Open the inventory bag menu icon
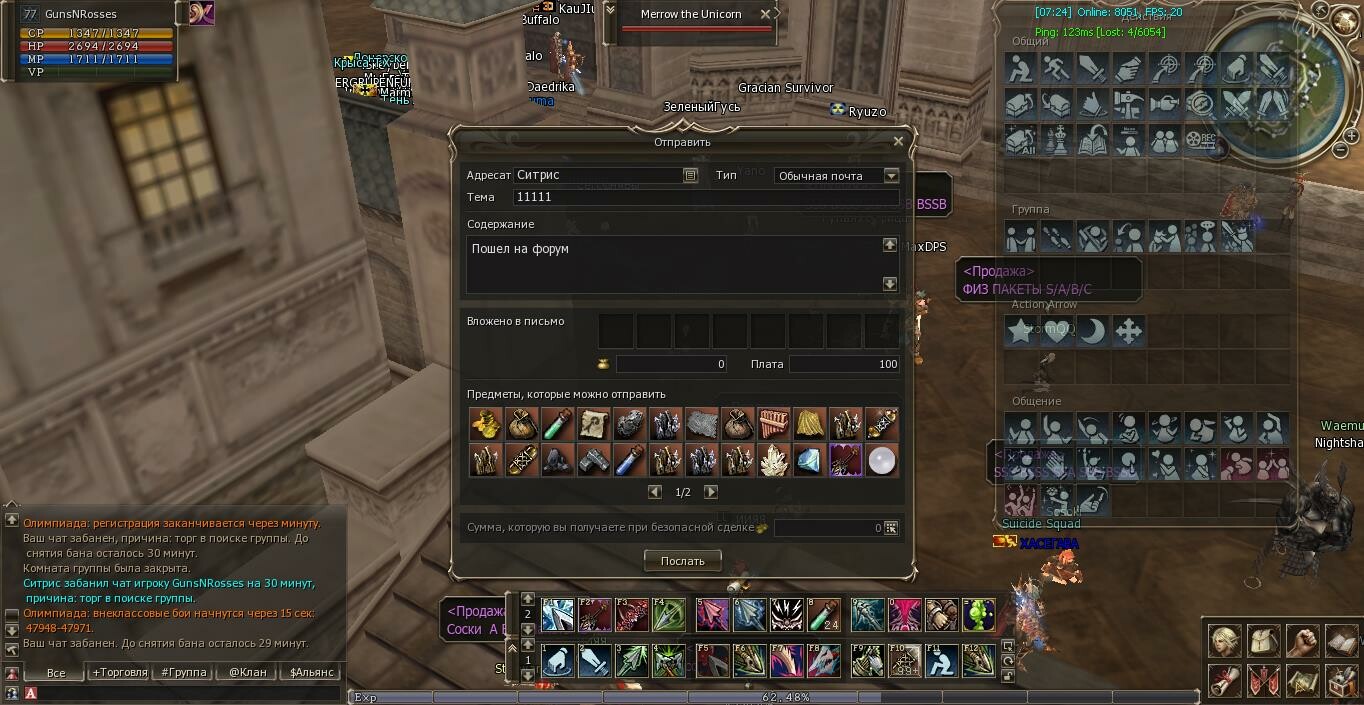Image resolution: width=1364 pixels, height=705 pixels. point(1263,641)
